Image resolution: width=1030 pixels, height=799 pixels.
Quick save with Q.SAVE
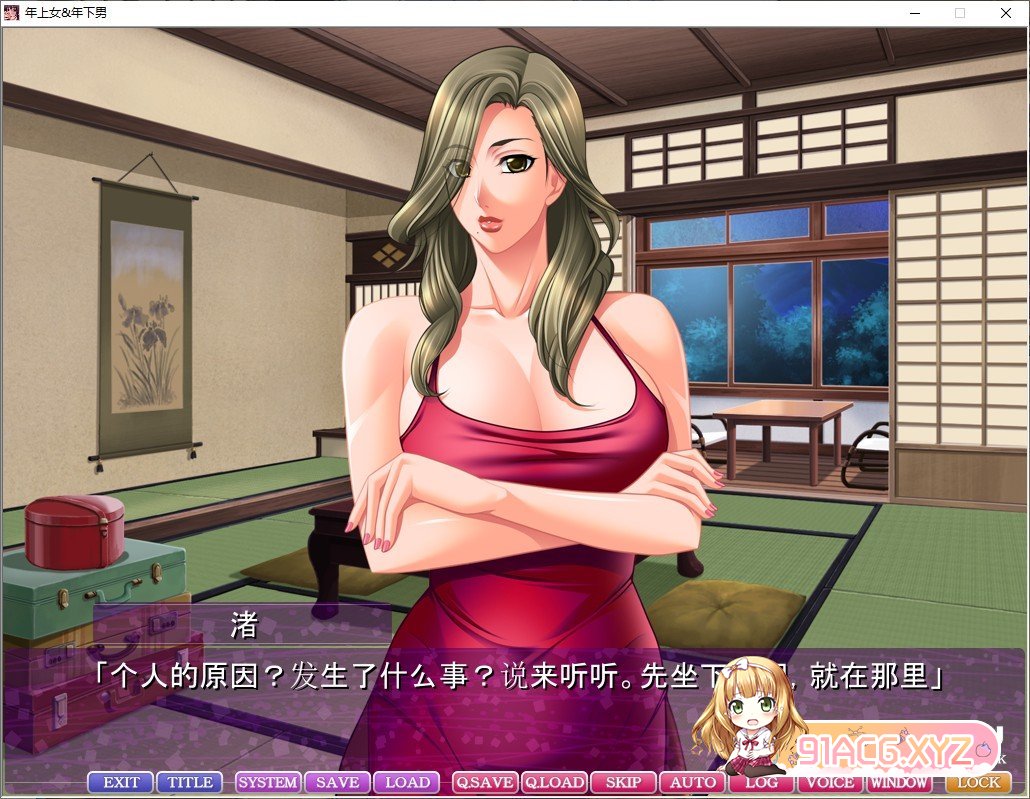click(485, 782)
